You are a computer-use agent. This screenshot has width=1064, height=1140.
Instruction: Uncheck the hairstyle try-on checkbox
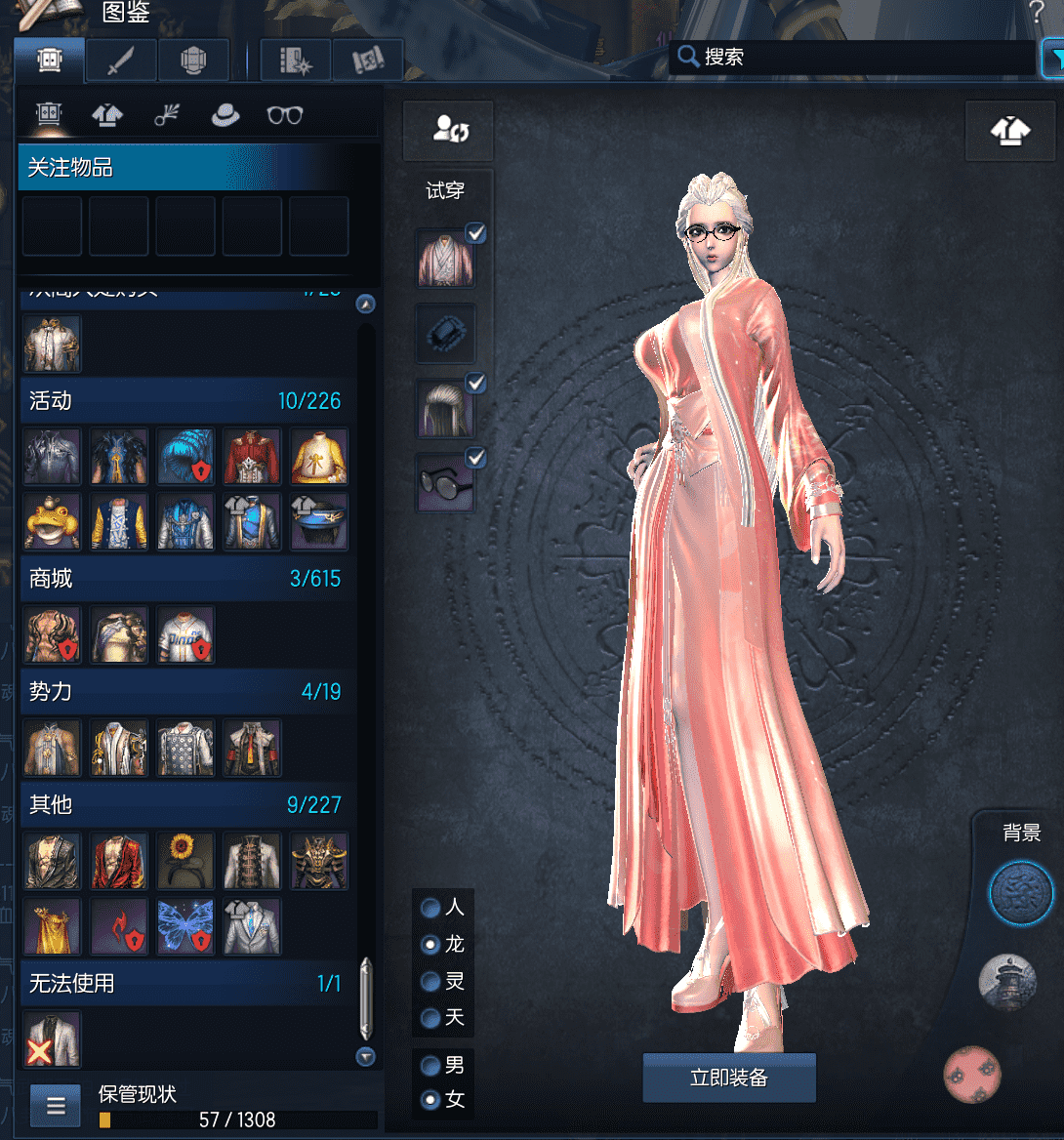click(476, 383)
